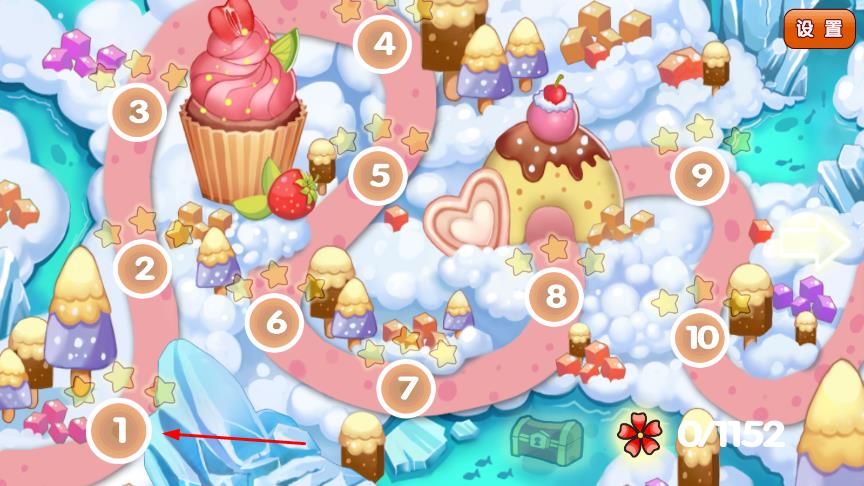The image size is (864, 486).
Task: Open level 6
Action: click(275, 322)
